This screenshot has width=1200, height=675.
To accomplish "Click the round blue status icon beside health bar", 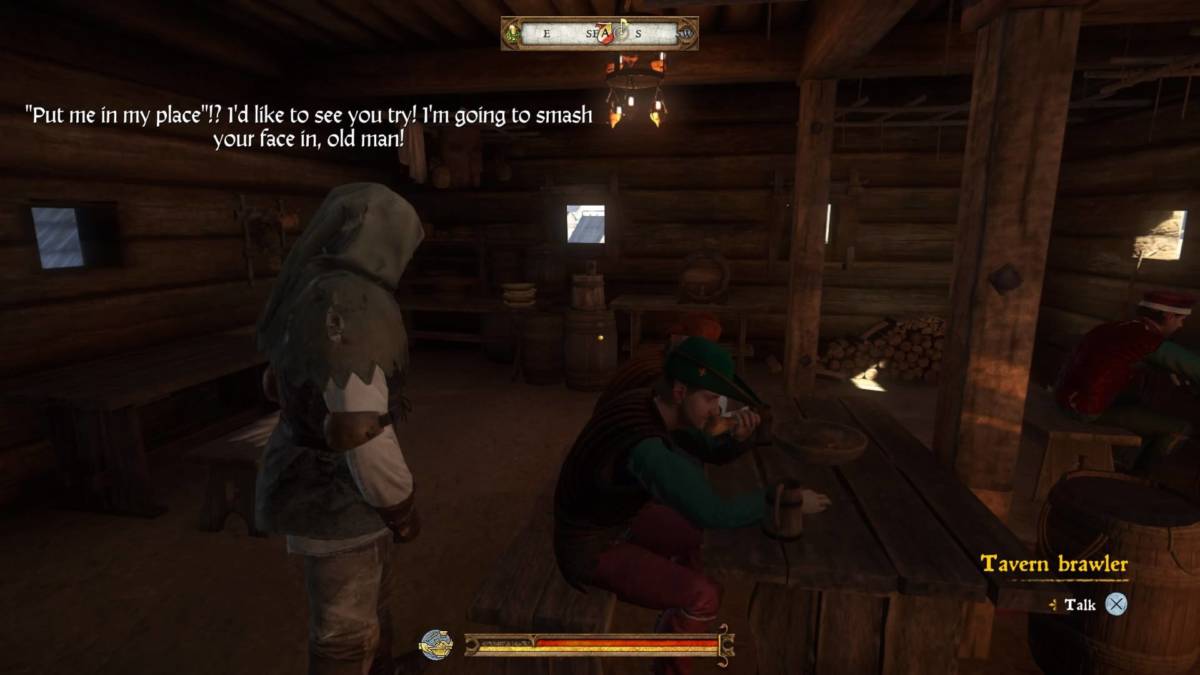I will [x=436, y=645].
